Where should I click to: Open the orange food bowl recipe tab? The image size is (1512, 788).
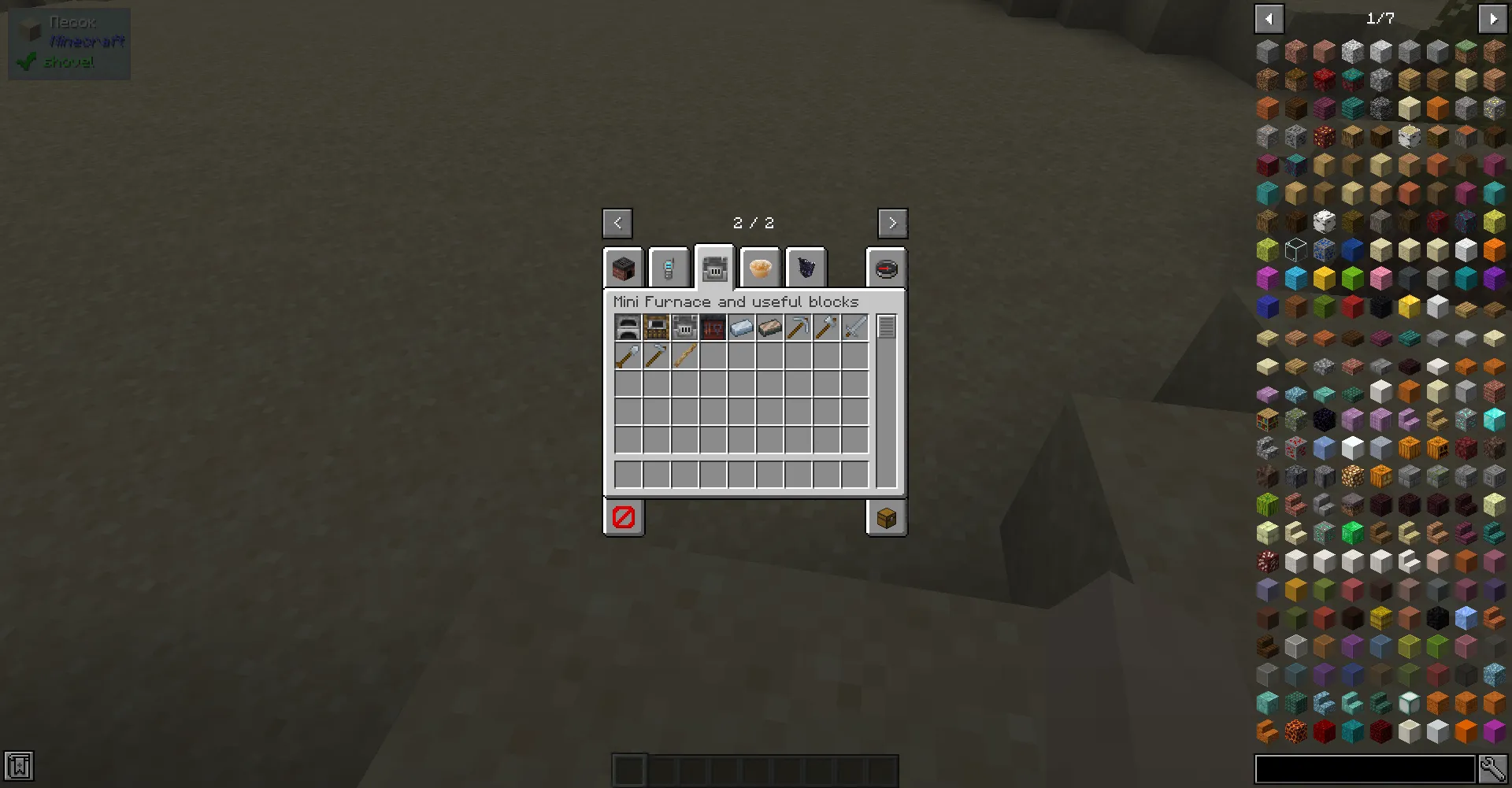(x=760, y=268)
